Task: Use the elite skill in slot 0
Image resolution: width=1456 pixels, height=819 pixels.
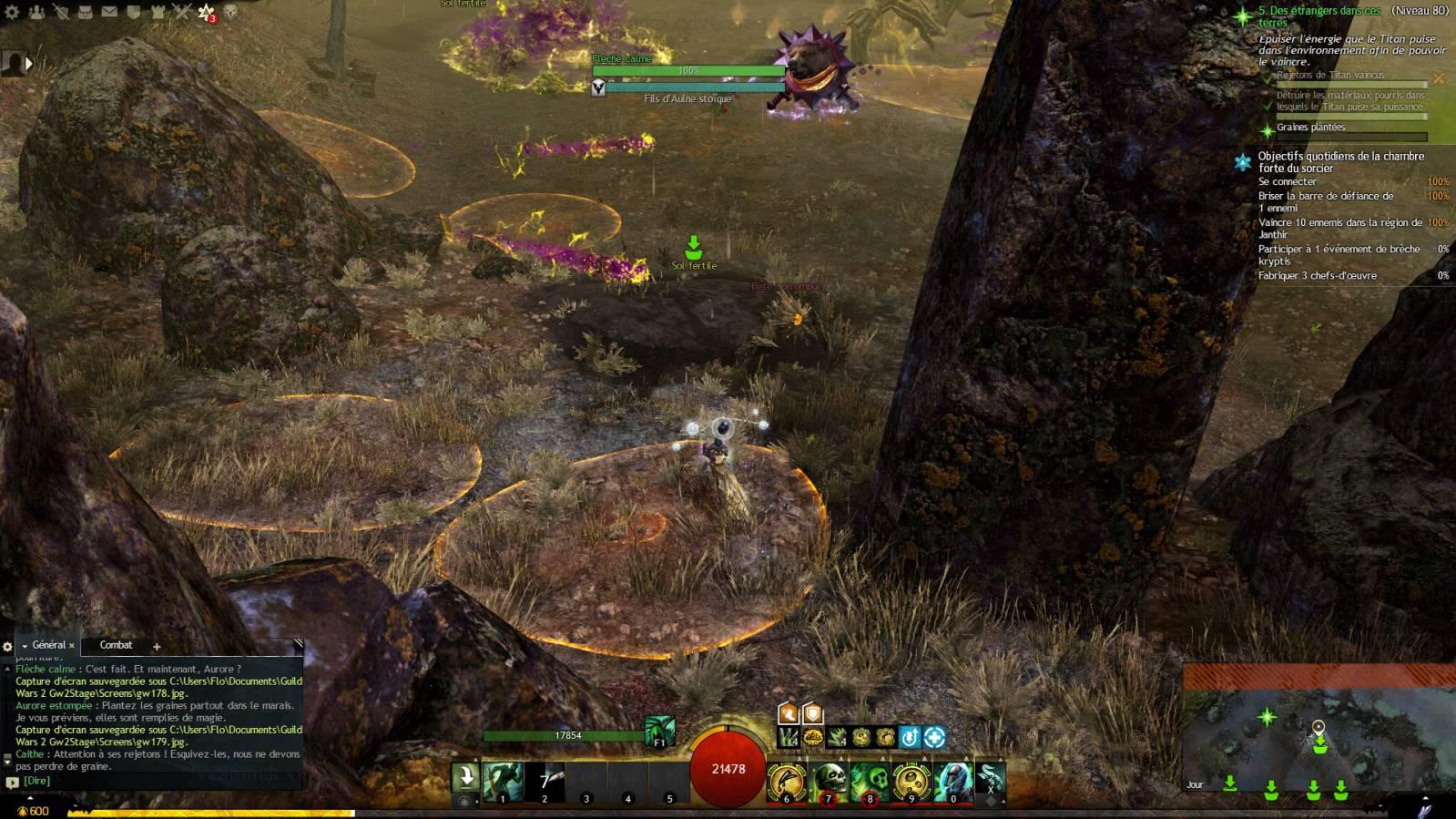Action: point(952,782)
